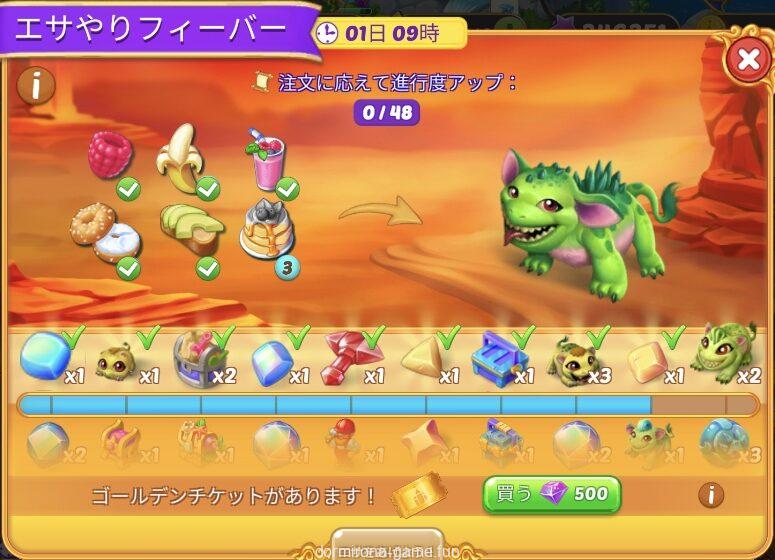Select the berry smoothie order item
Viewport: 775px width, 560px height.
[x=267, y=160]
